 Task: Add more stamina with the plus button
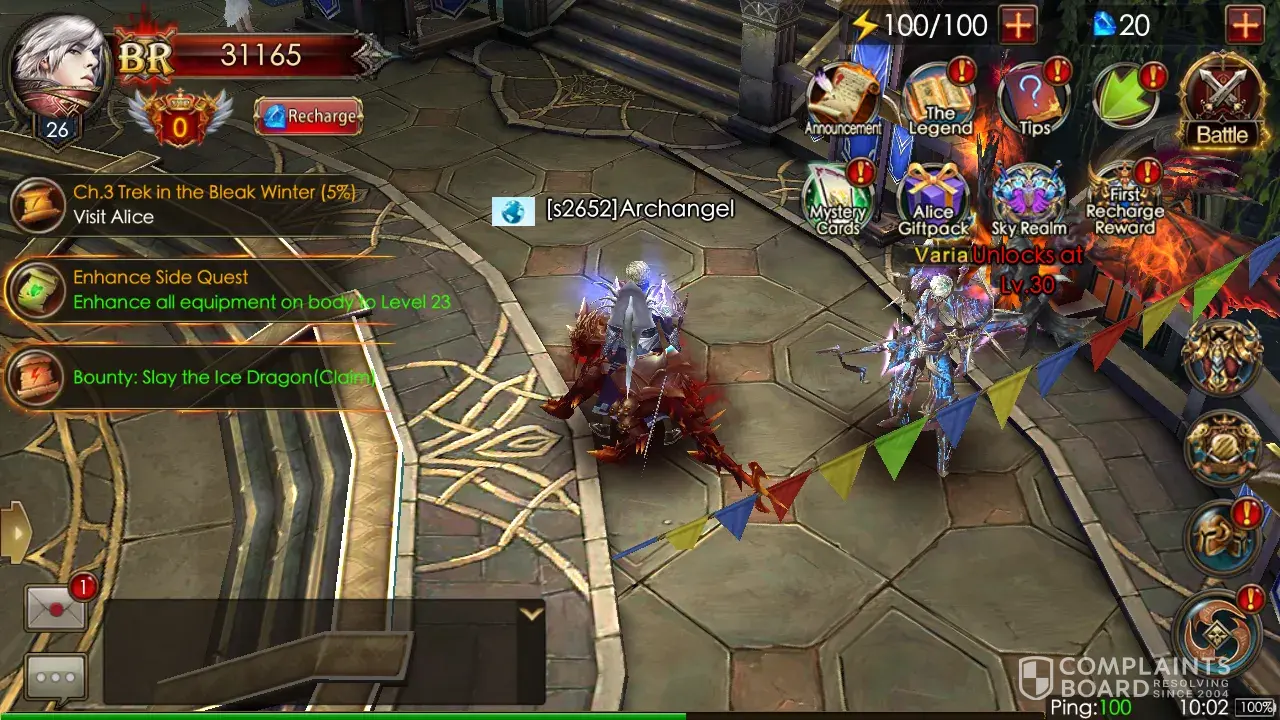click(1018, 25)
